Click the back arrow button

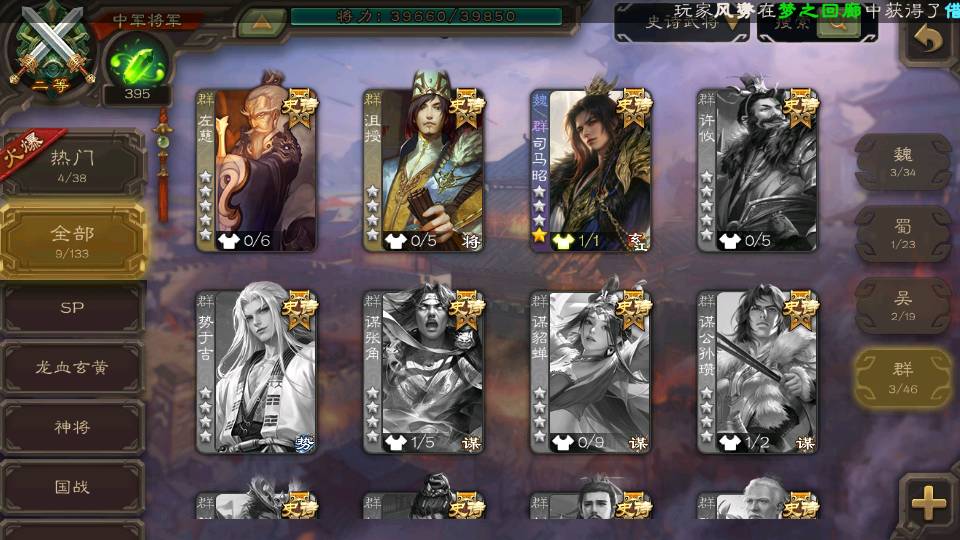click(929, 40)
